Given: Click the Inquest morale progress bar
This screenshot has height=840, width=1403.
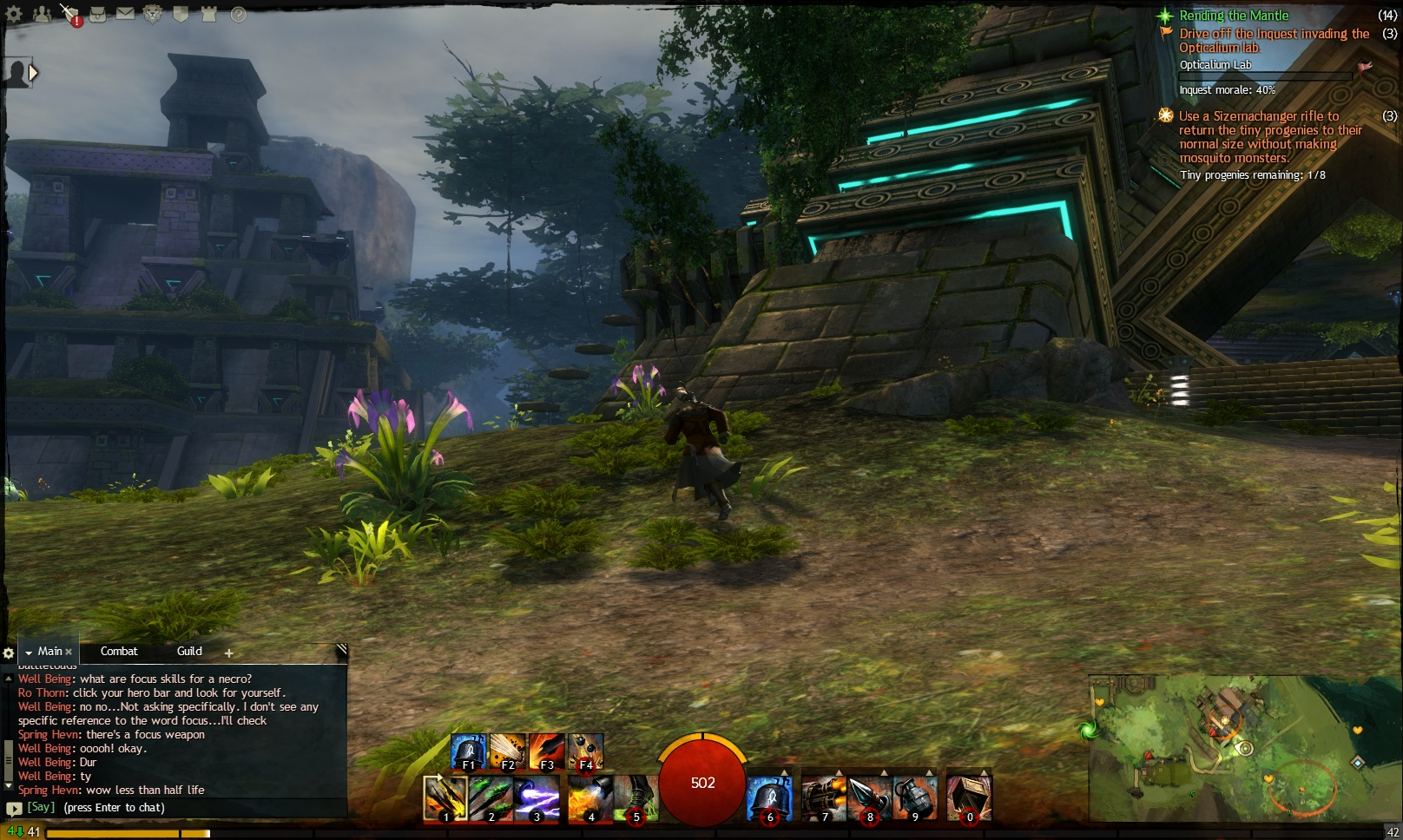Looking at the screenshot, I should point(1264,76).
